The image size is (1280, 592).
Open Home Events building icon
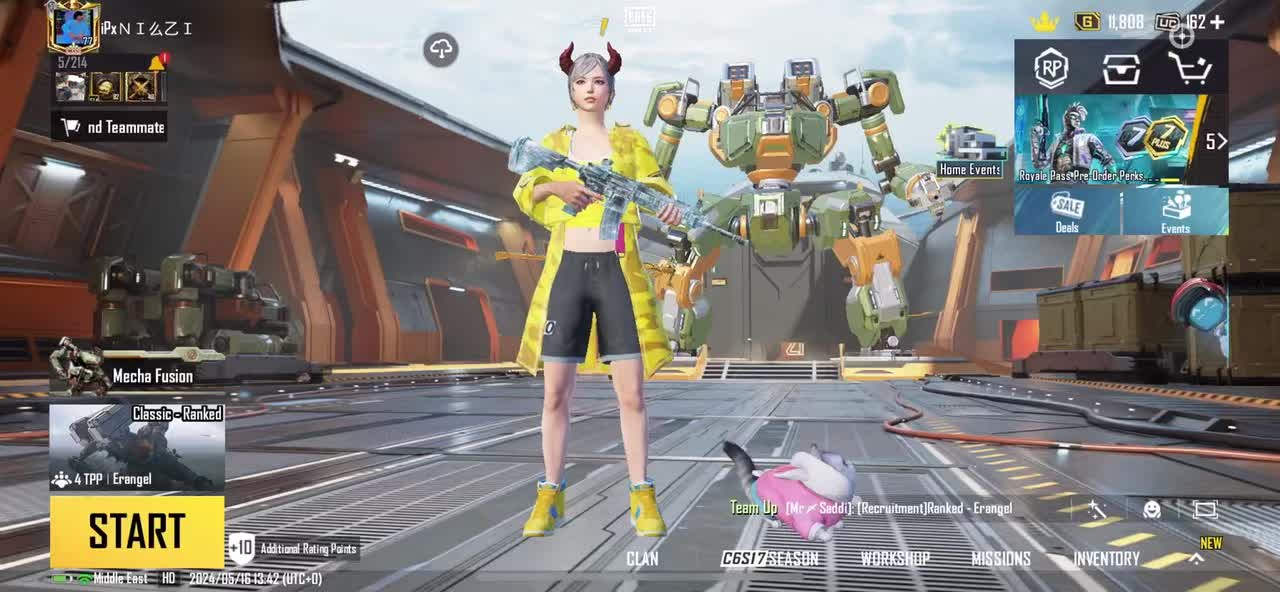pos(968,153)
